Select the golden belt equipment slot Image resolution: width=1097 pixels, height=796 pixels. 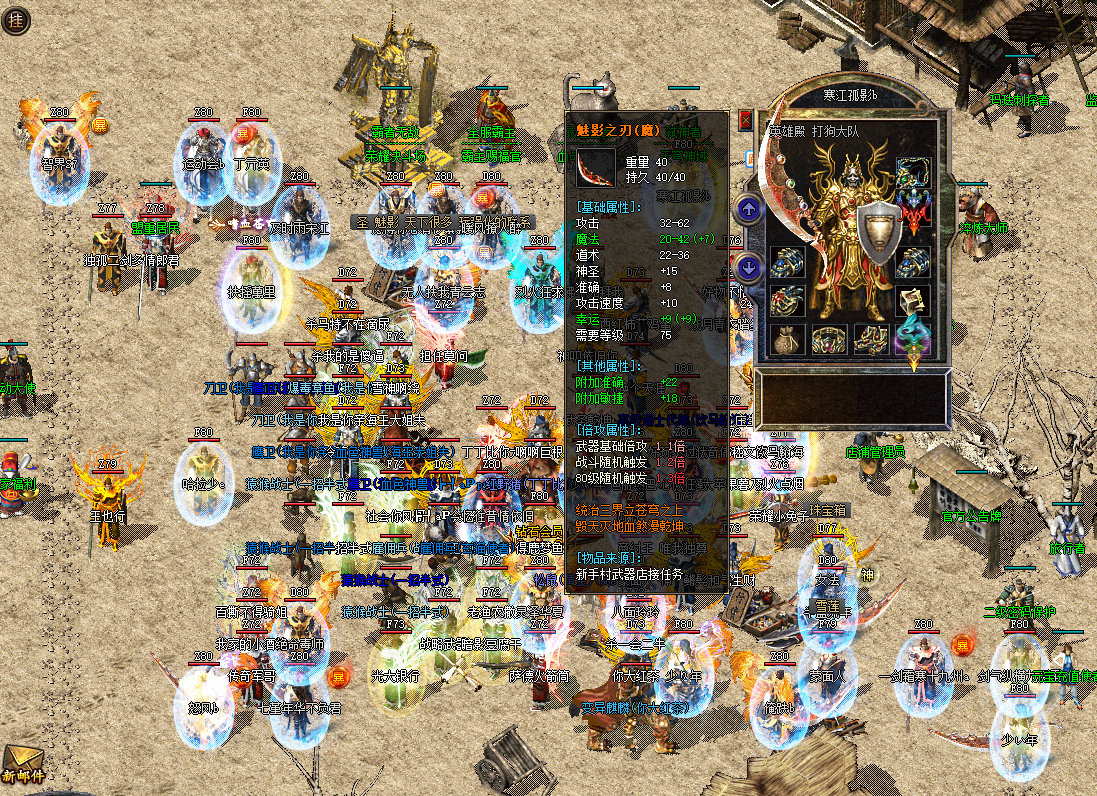pyautogui.click(x=827, y=341)
